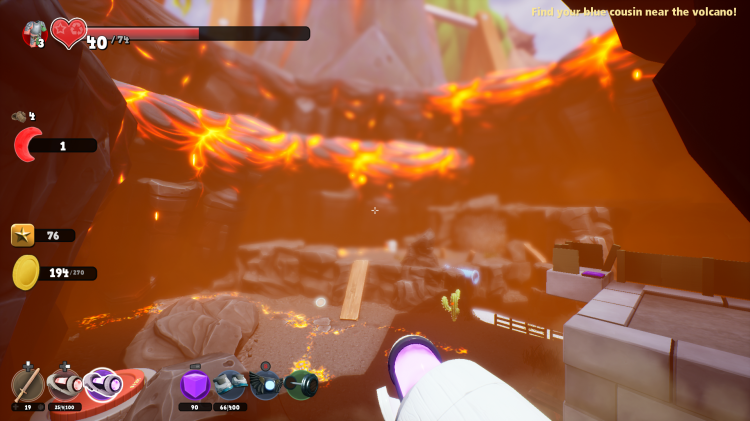Use the blue sneakers item
This screenshot has width=750, height=421.
click(x=230, y=384)
